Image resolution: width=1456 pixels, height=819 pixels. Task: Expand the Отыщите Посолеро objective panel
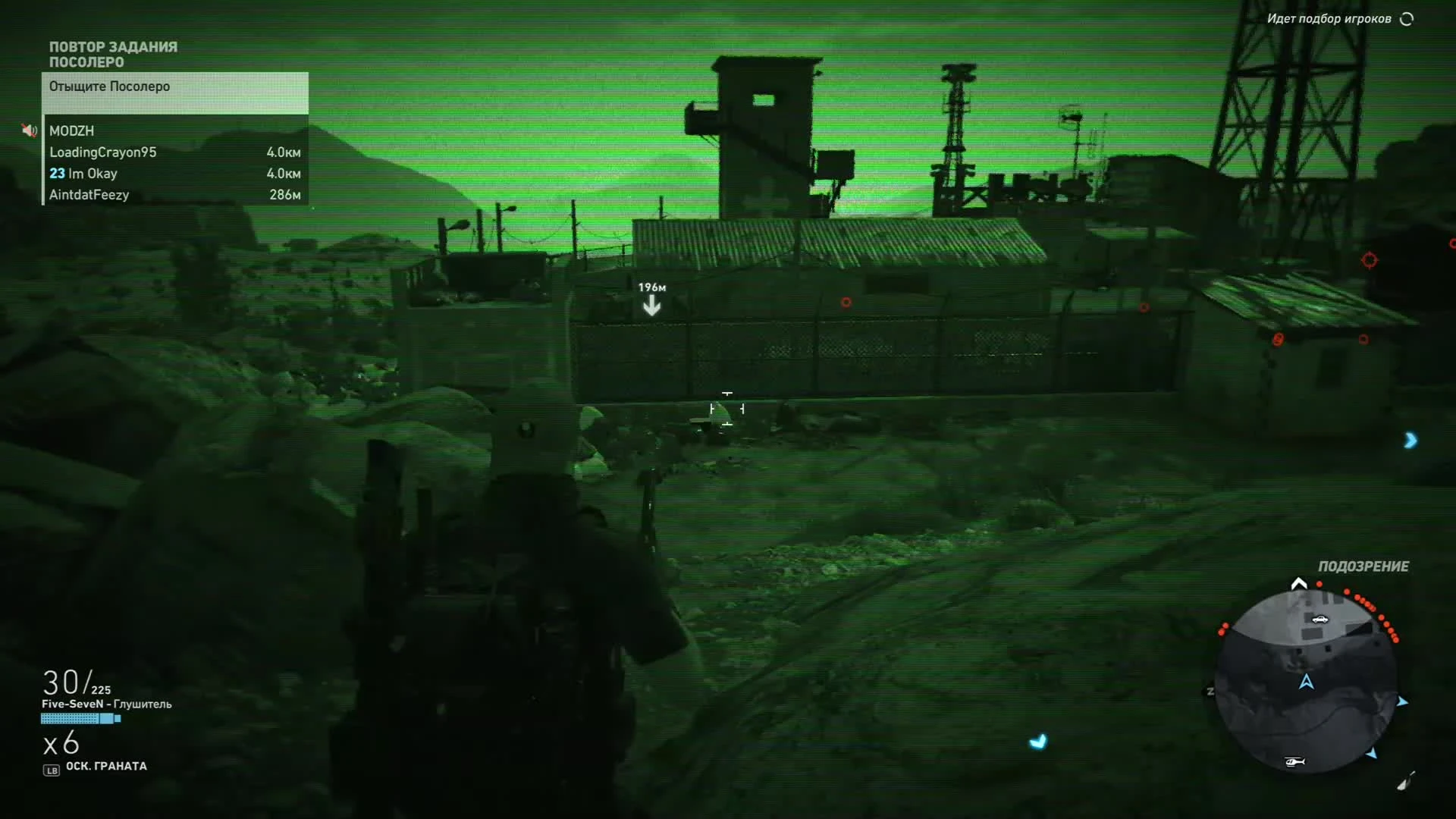[x=108, y=86]
